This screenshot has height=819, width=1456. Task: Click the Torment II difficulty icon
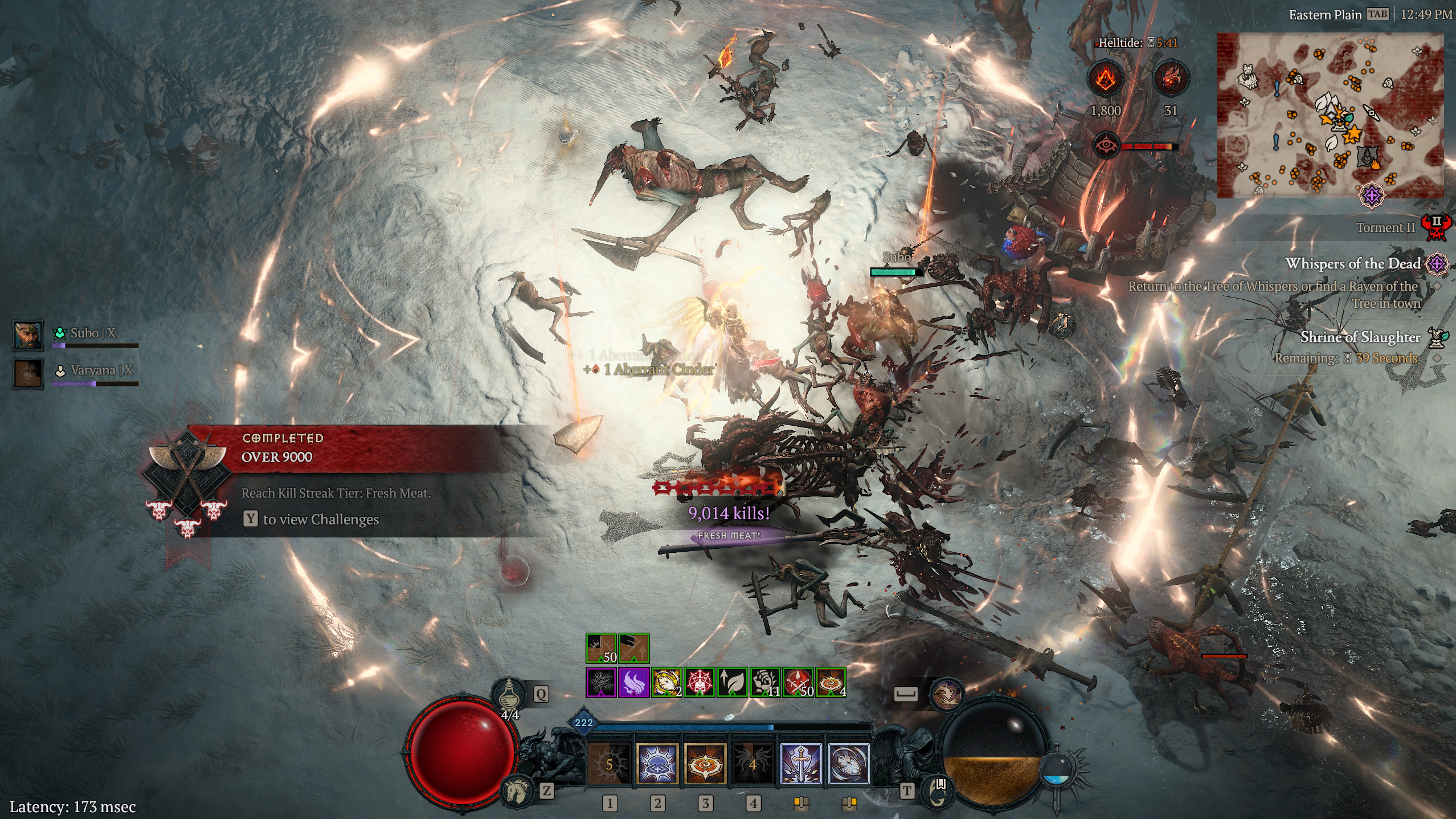[1436, 227]
